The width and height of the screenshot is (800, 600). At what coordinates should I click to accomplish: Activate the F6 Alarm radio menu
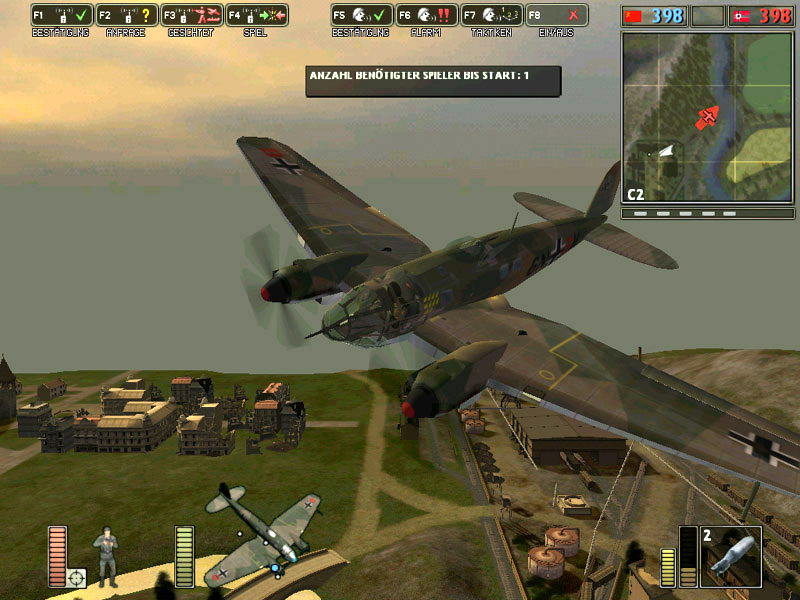point(426,16)
